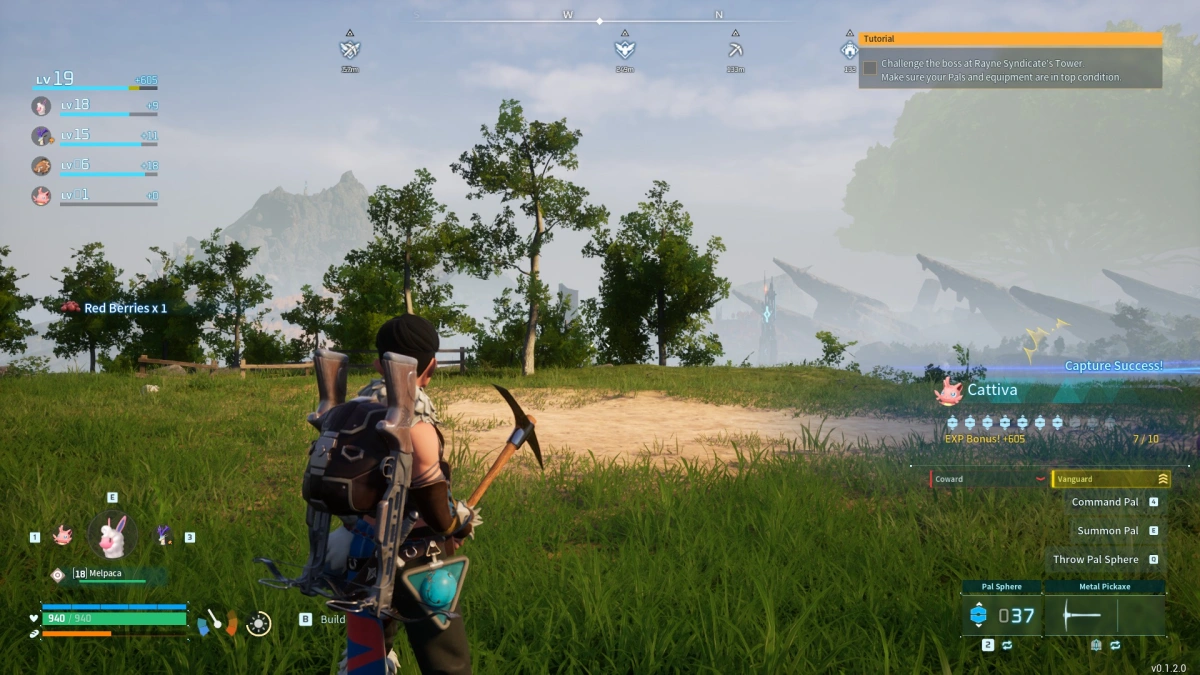The image size is (1200, 675).
Task: Click the sun time-of-day indicator
Action: click(258, 623)
